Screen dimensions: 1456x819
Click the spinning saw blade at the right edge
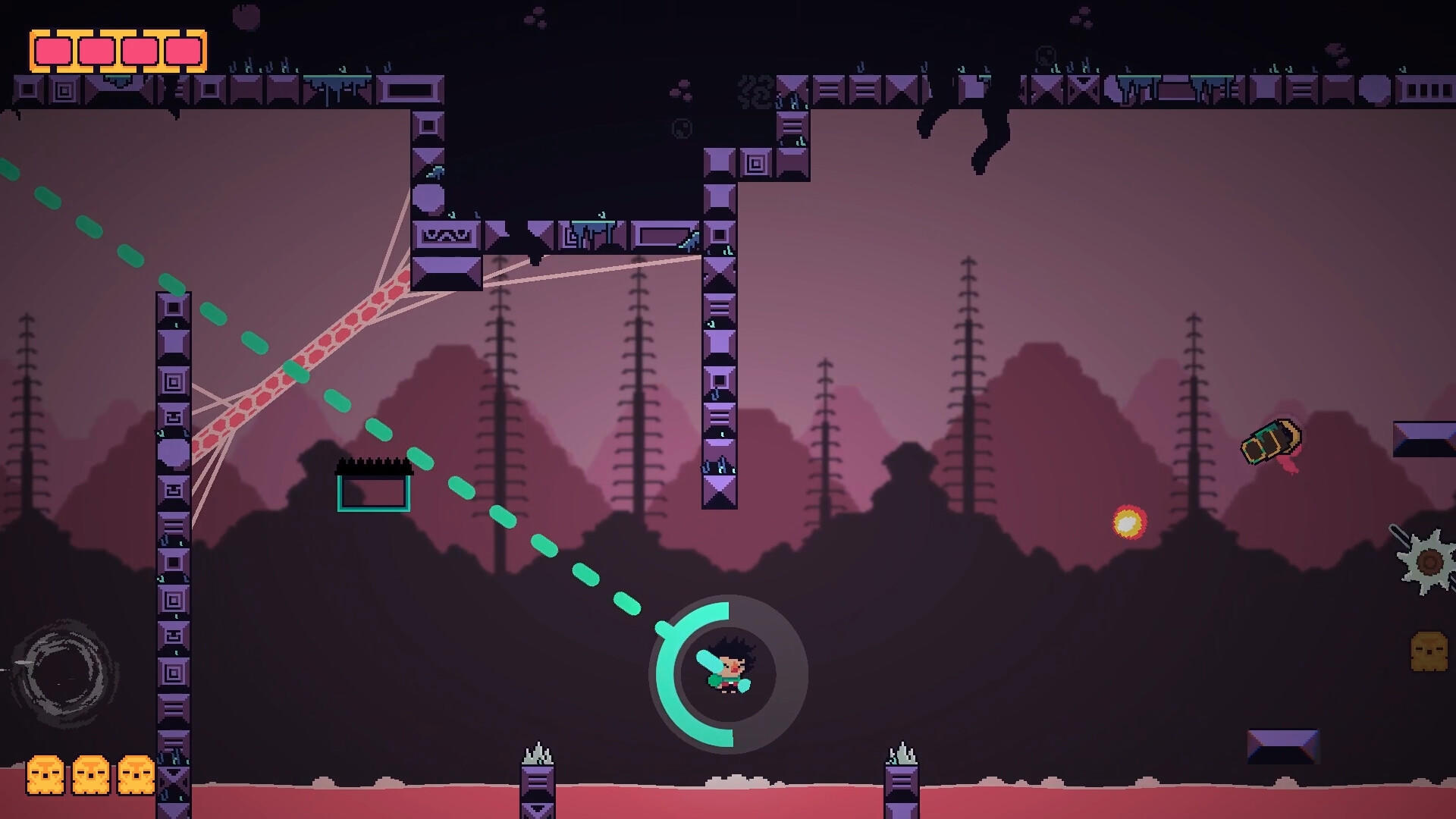click(x=1429, y=561)
